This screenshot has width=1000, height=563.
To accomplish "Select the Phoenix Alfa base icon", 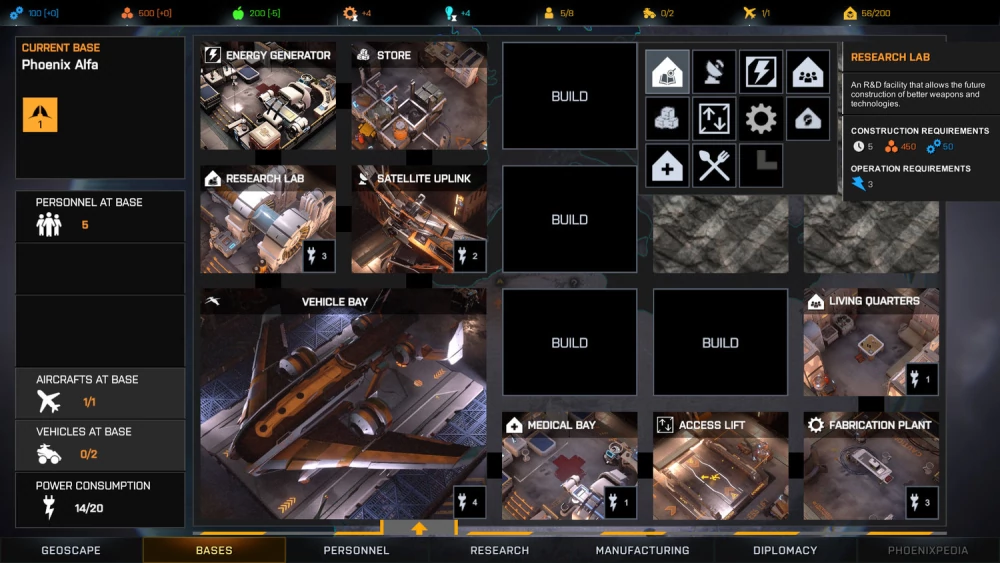I will point(40,115).
